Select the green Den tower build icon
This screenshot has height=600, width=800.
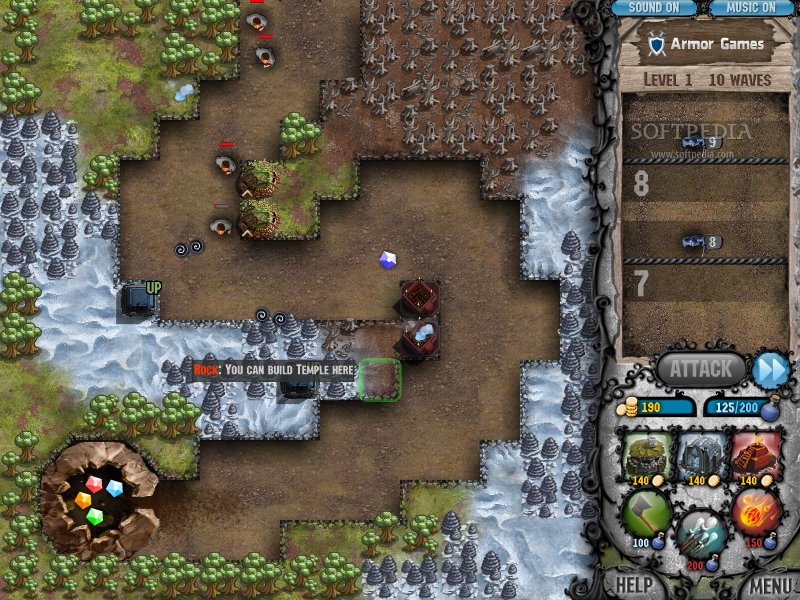[x=646, y=457]
